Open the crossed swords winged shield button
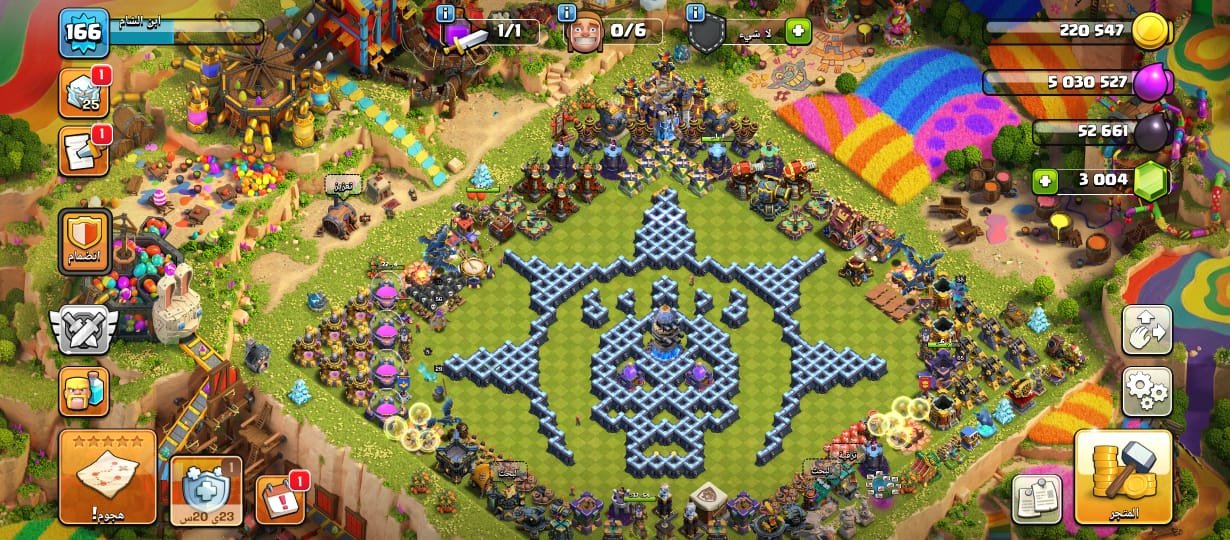The width and height of the screenshot is (1230, 540). click(x=84, y=329)
